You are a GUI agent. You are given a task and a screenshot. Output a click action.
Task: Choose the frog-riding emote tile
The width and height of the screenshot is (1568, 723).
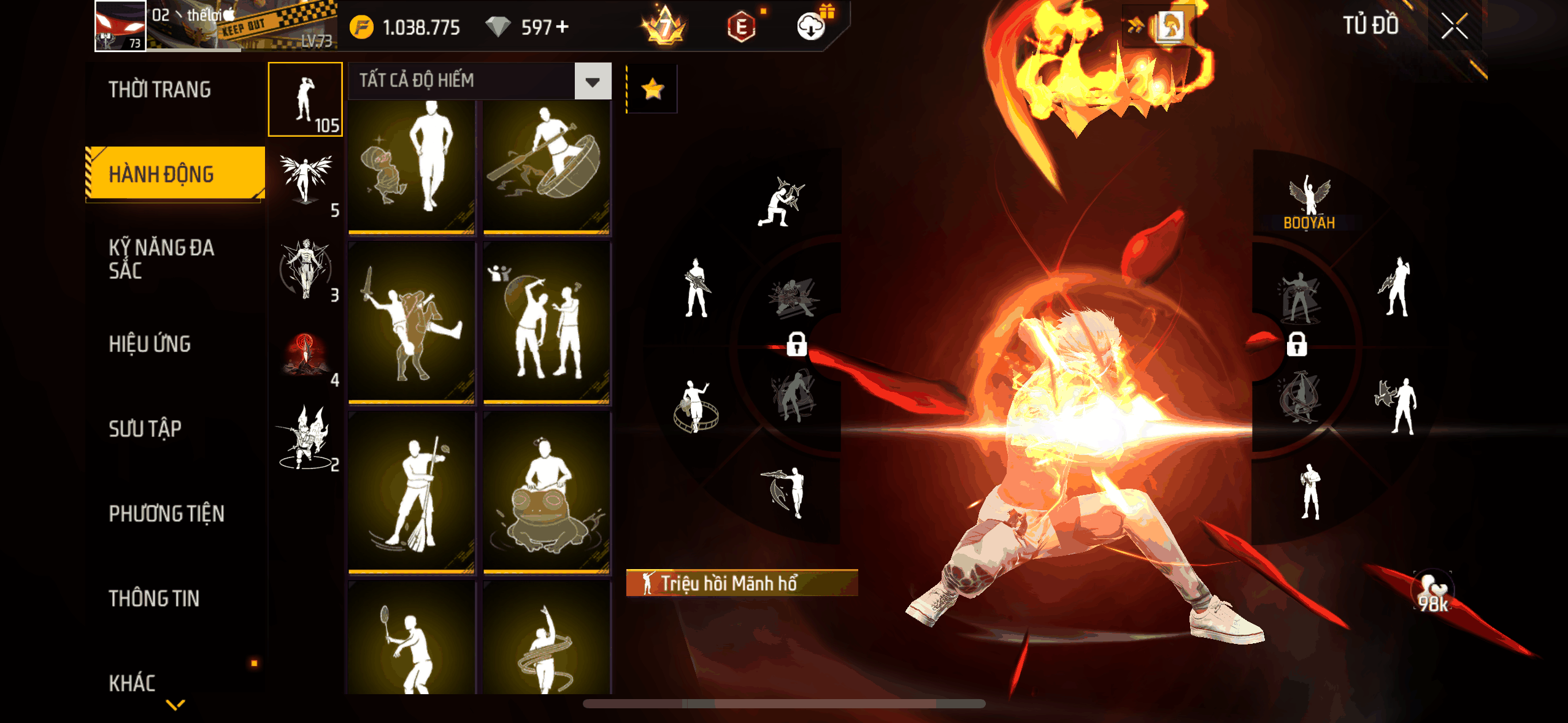click(547, 494)
